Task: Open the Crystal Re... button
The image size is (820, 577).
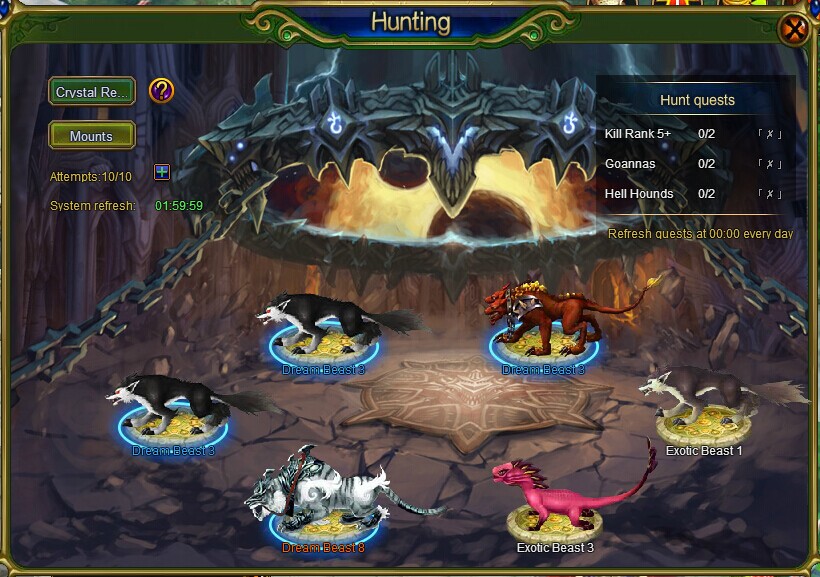Action: click(x=92, y=92)
